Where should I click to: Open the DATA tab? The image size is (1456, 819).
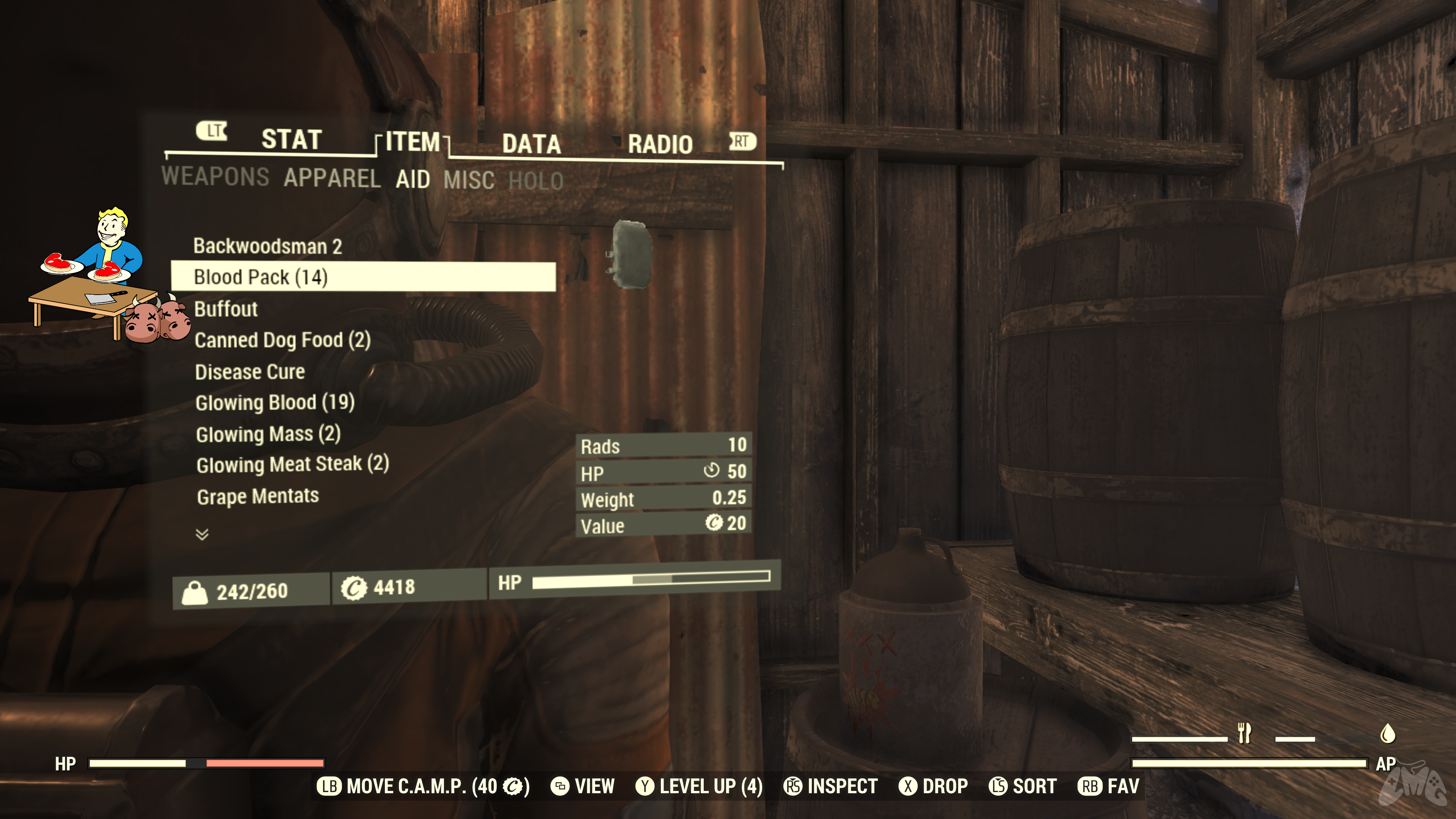[531, 144]
